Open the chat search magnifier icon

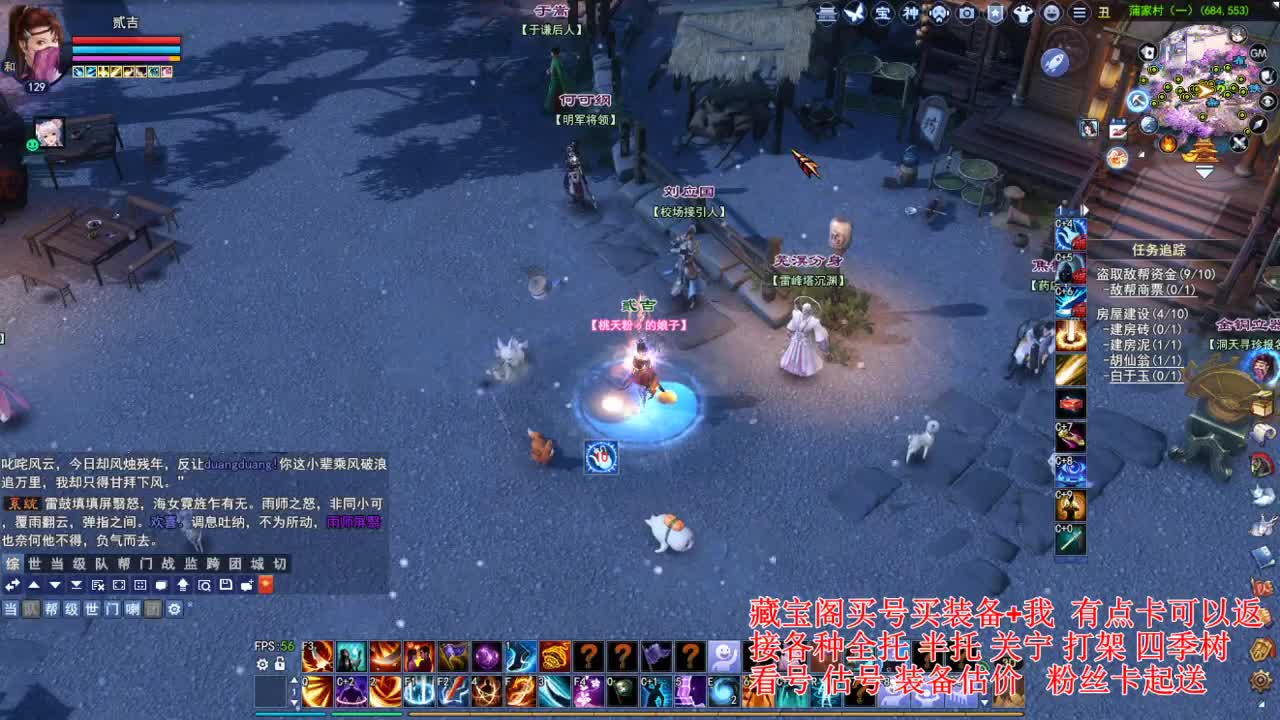click(205, 585)
